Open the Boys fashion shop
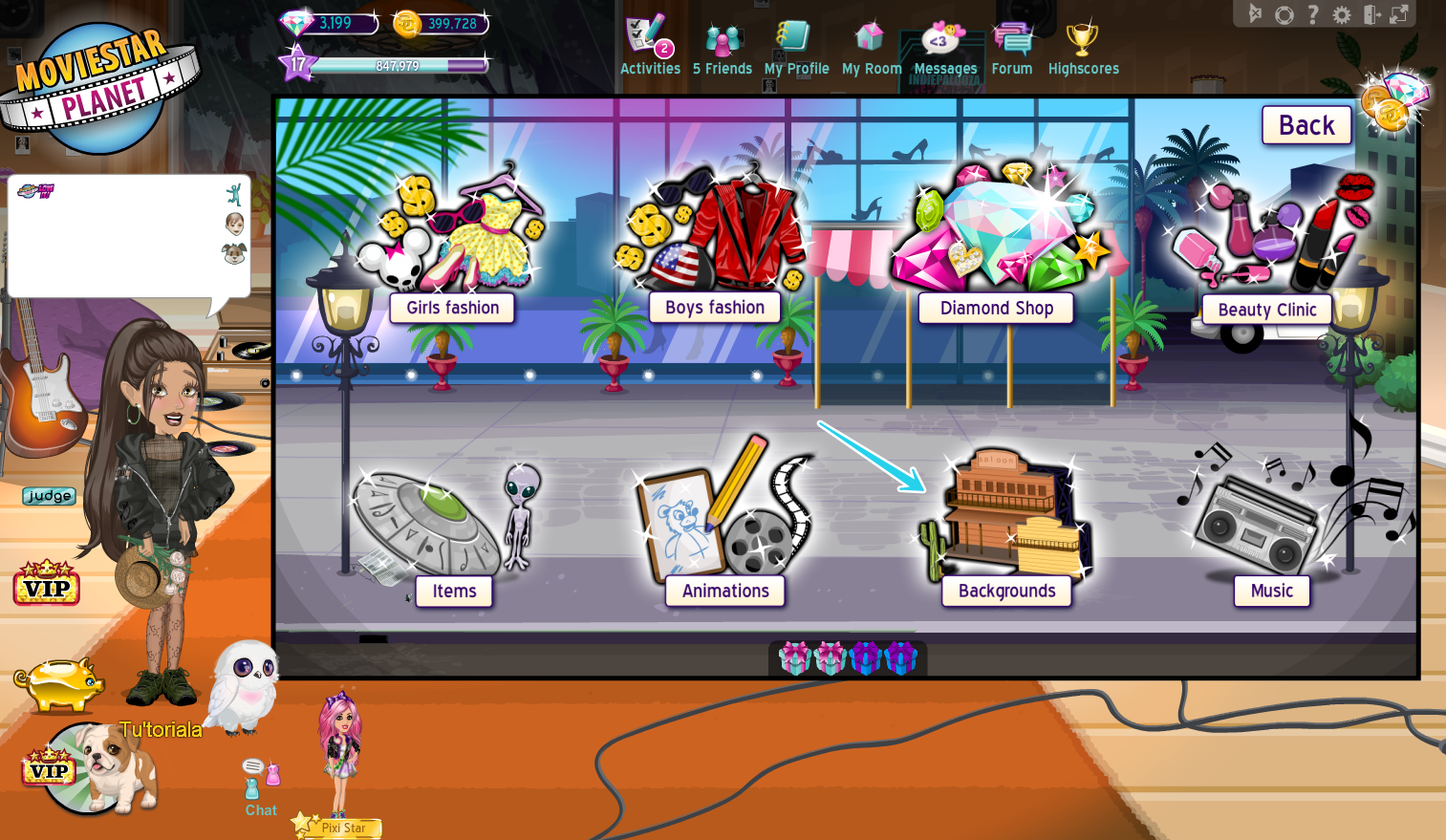The image size is (1446, 840). (714, 307)
